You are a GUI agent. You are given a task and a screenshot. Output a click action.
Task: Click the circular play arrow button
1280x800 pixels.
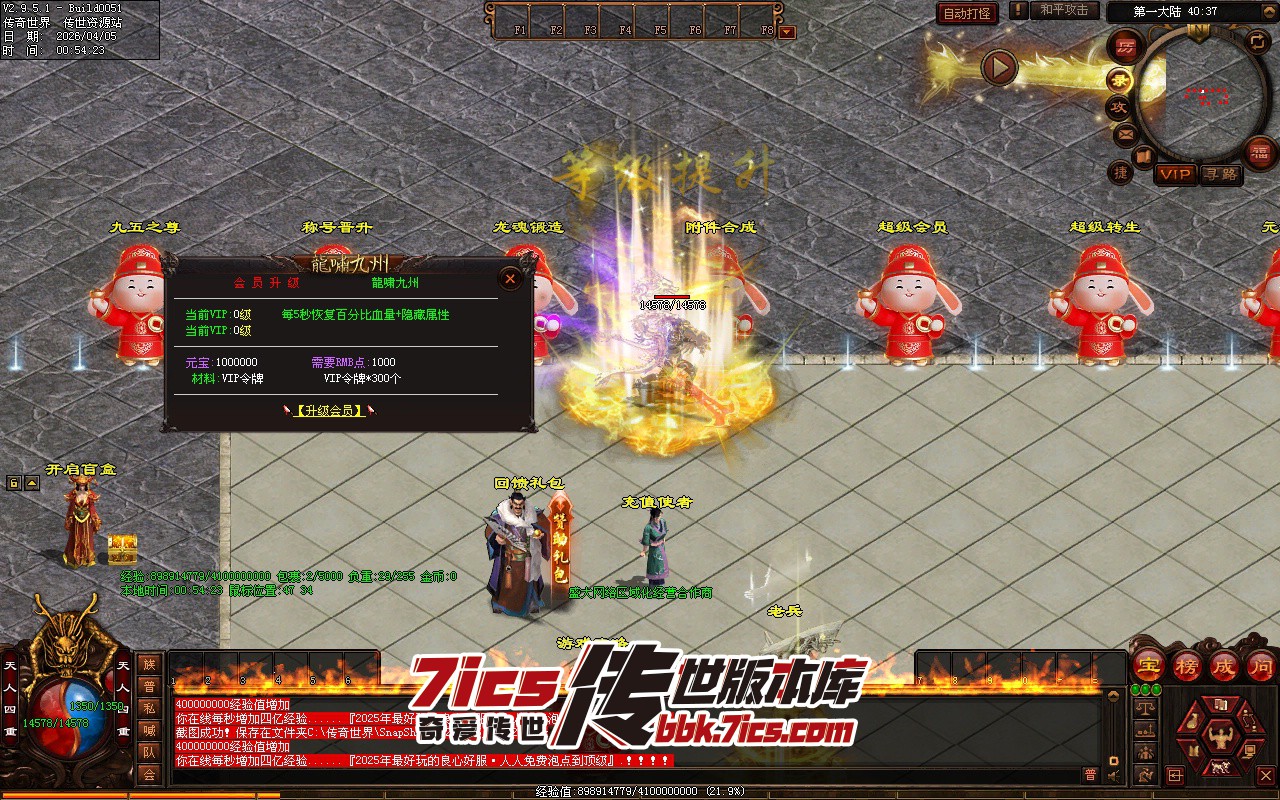[x=998, y=68]
